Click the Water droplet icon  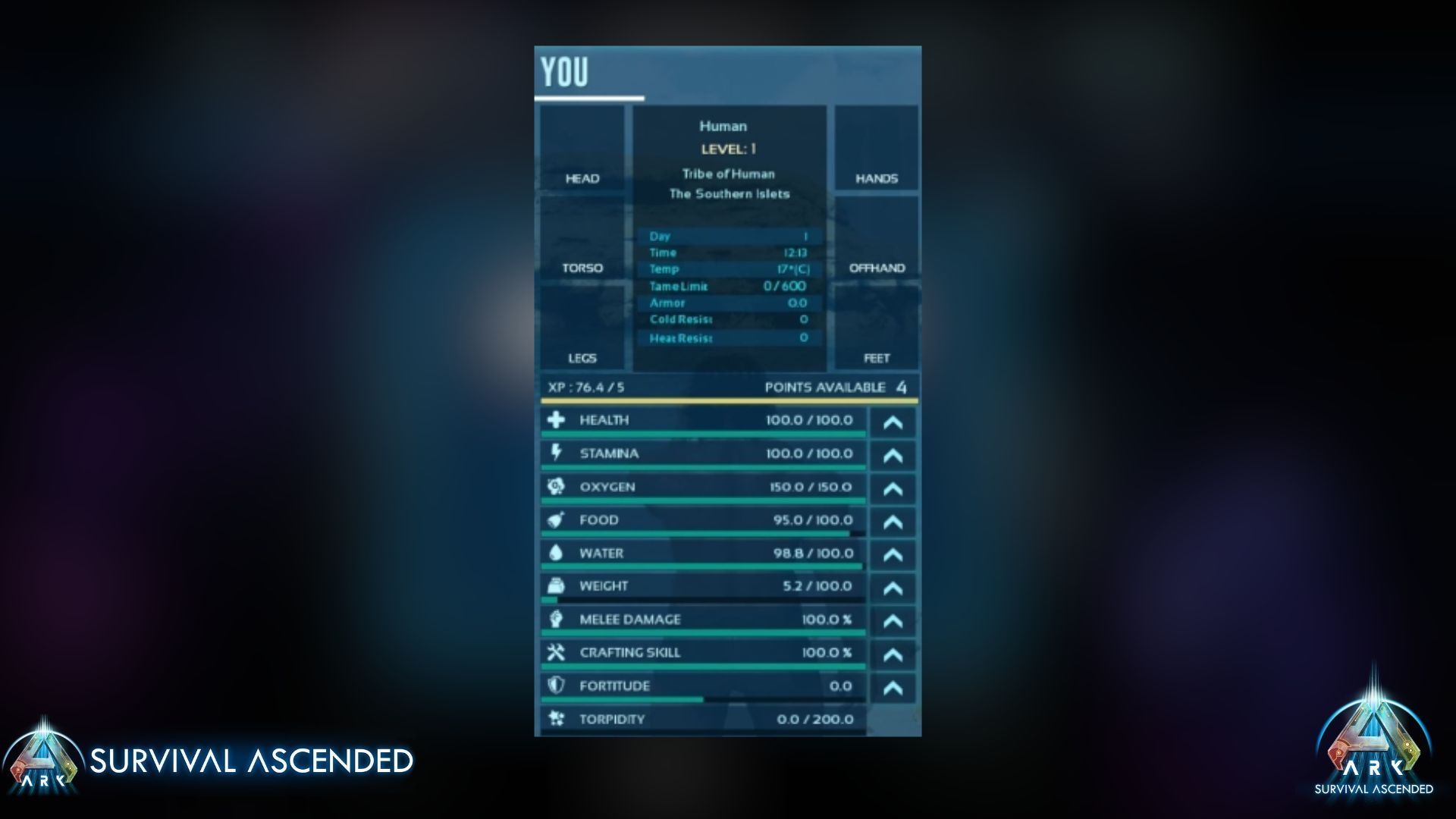pos(557,553)
